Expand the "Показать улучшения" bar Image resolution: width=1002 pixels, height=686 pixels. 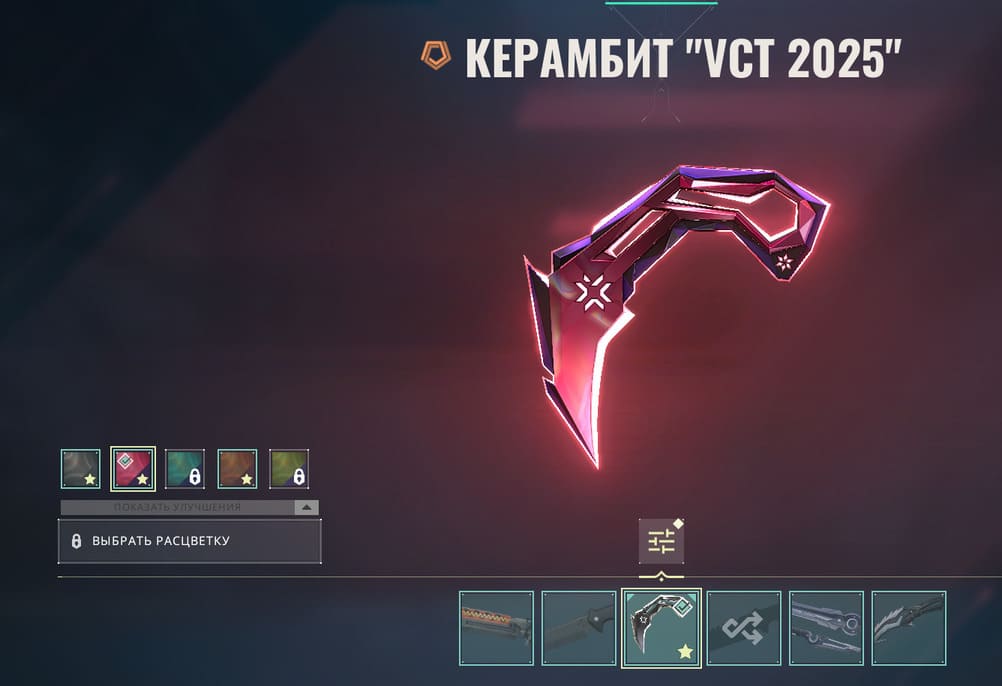point(190,507)
